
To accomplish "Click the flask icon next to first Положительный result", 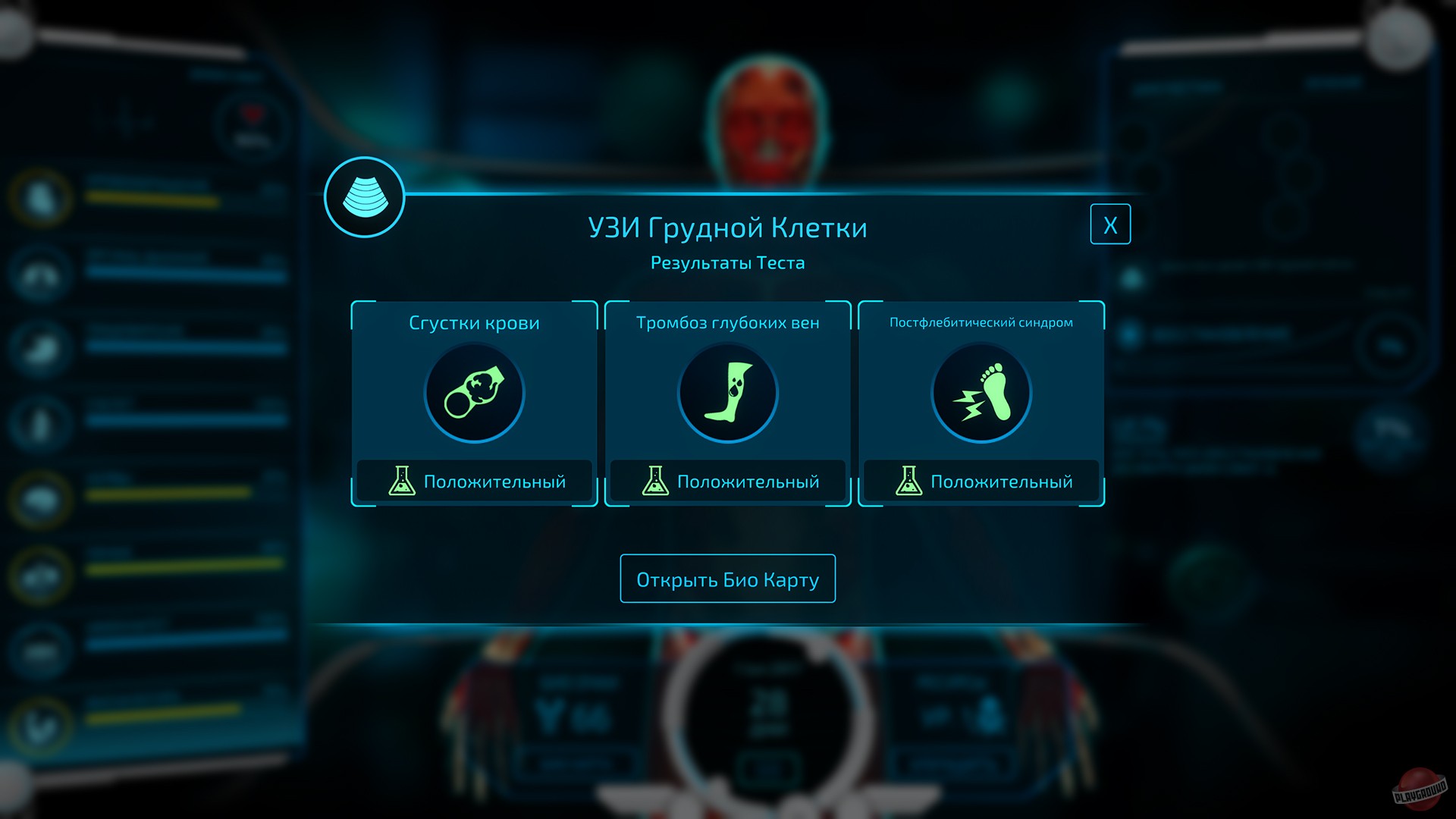I will (x=403, y=480).
